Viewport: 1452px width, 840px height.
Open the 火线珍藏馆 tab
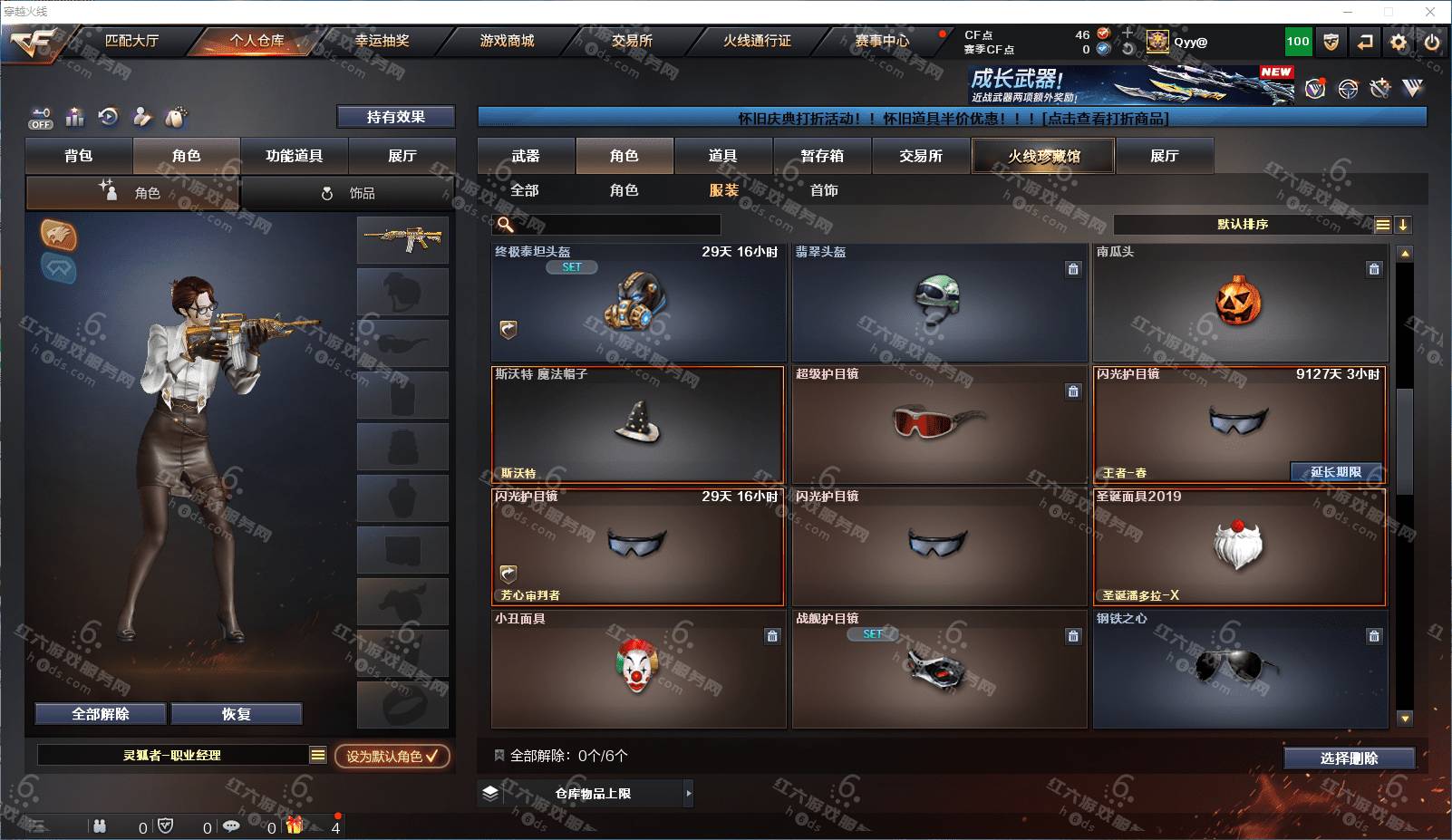(x=1043, y=156)
